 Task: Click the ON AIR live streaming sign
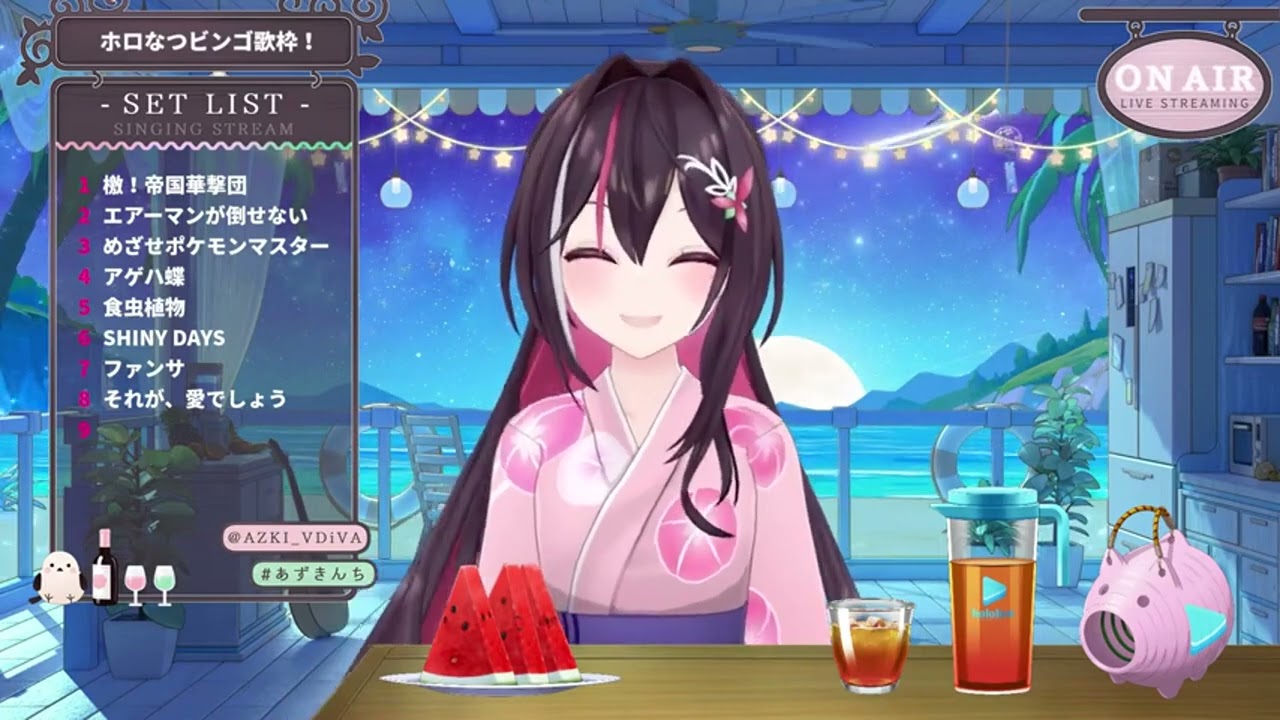coord(1184,85)
